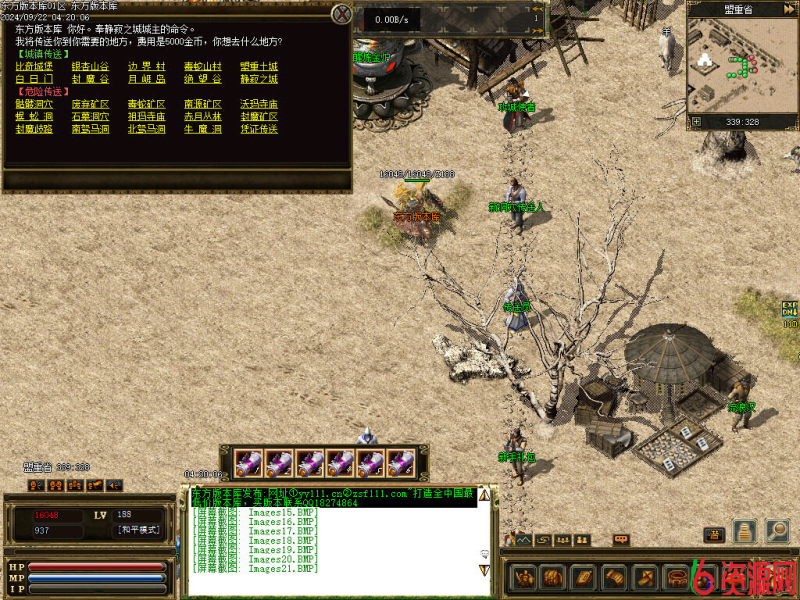Go to 月崛岛 via teleport link
This screenshot has width=800, height=600.
point(147,79)
